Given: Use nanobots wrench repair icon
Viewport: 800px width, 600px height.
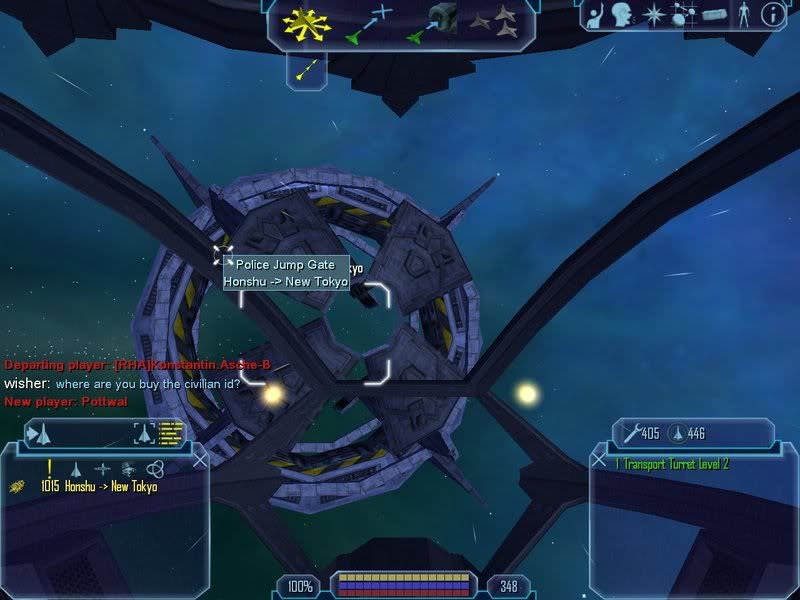Looking at the screenshot, I should (x=629, y=433).
